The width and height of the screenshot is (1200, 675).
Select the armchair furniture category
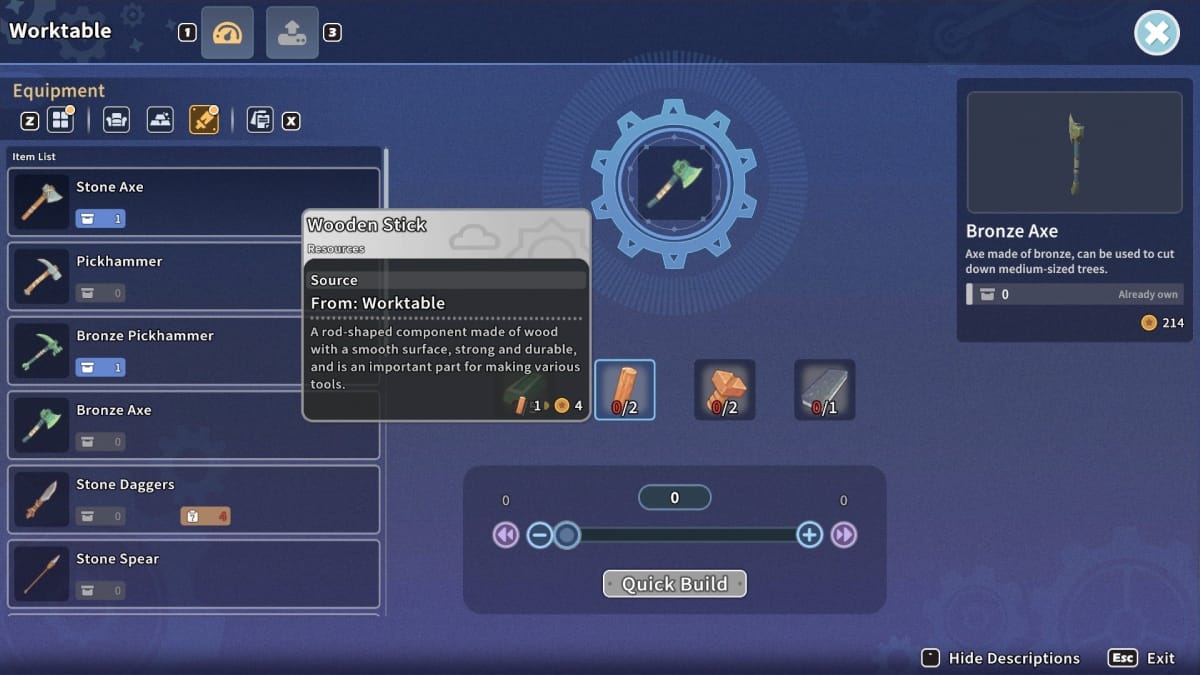116,121
